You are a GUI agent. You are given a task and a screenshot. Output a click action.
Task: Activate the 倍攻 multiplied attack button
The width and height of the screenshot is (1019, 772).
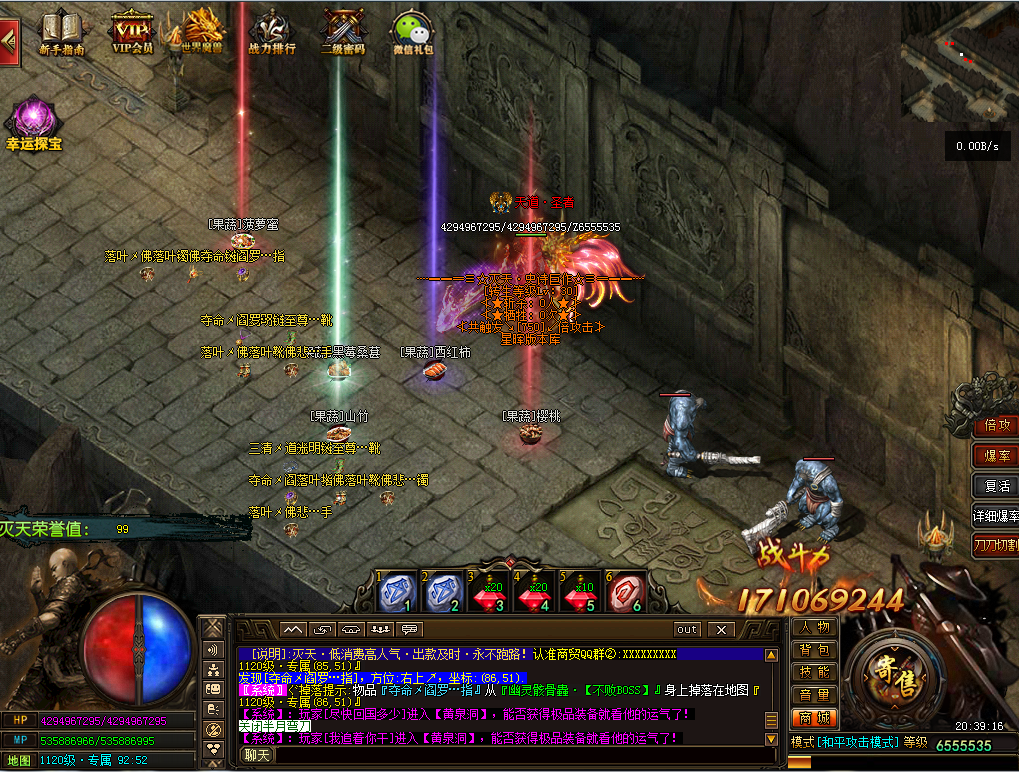(996, 425)
